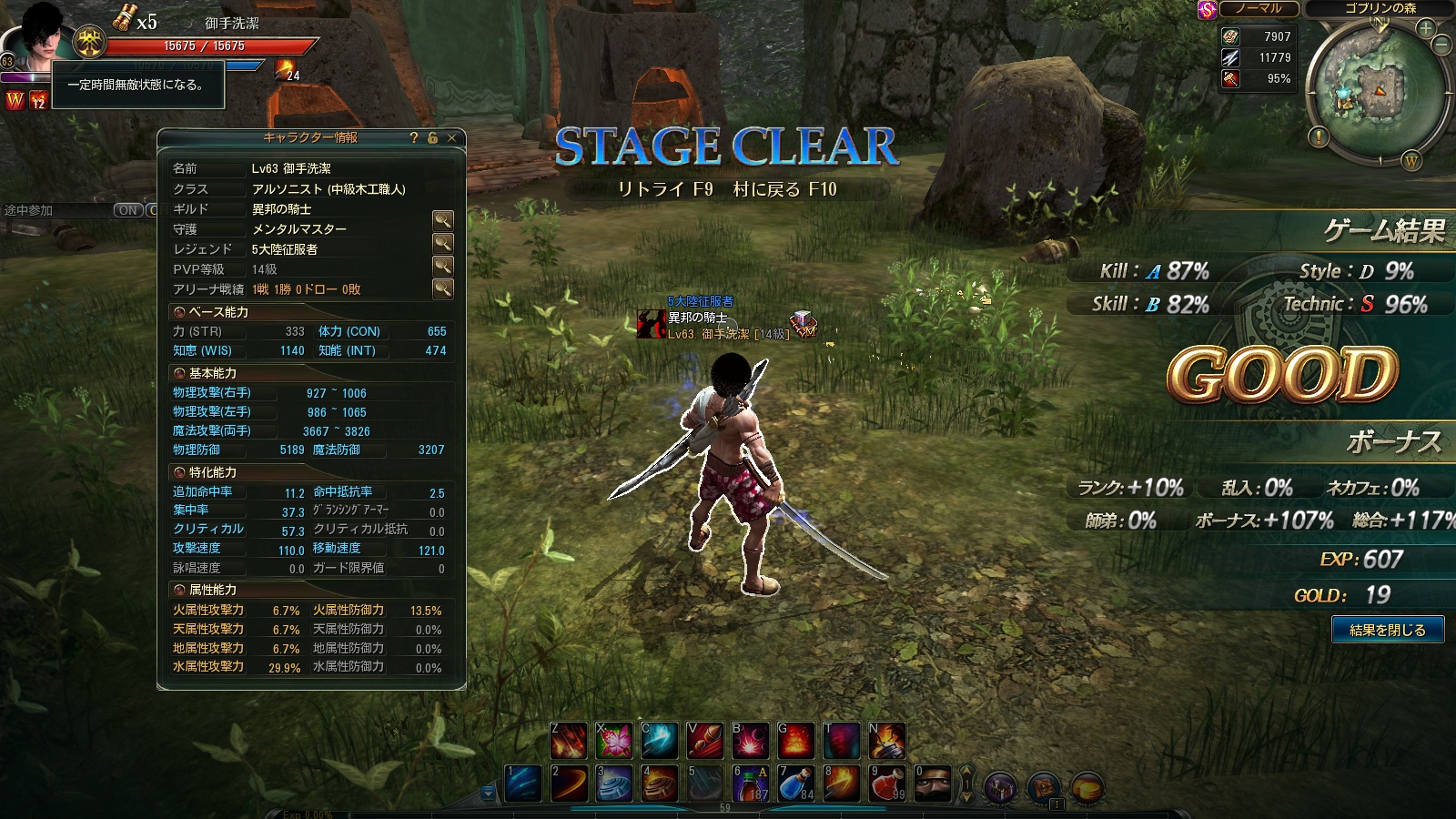
Task: Open help for the character info window
Action: (x=414, y=137)
